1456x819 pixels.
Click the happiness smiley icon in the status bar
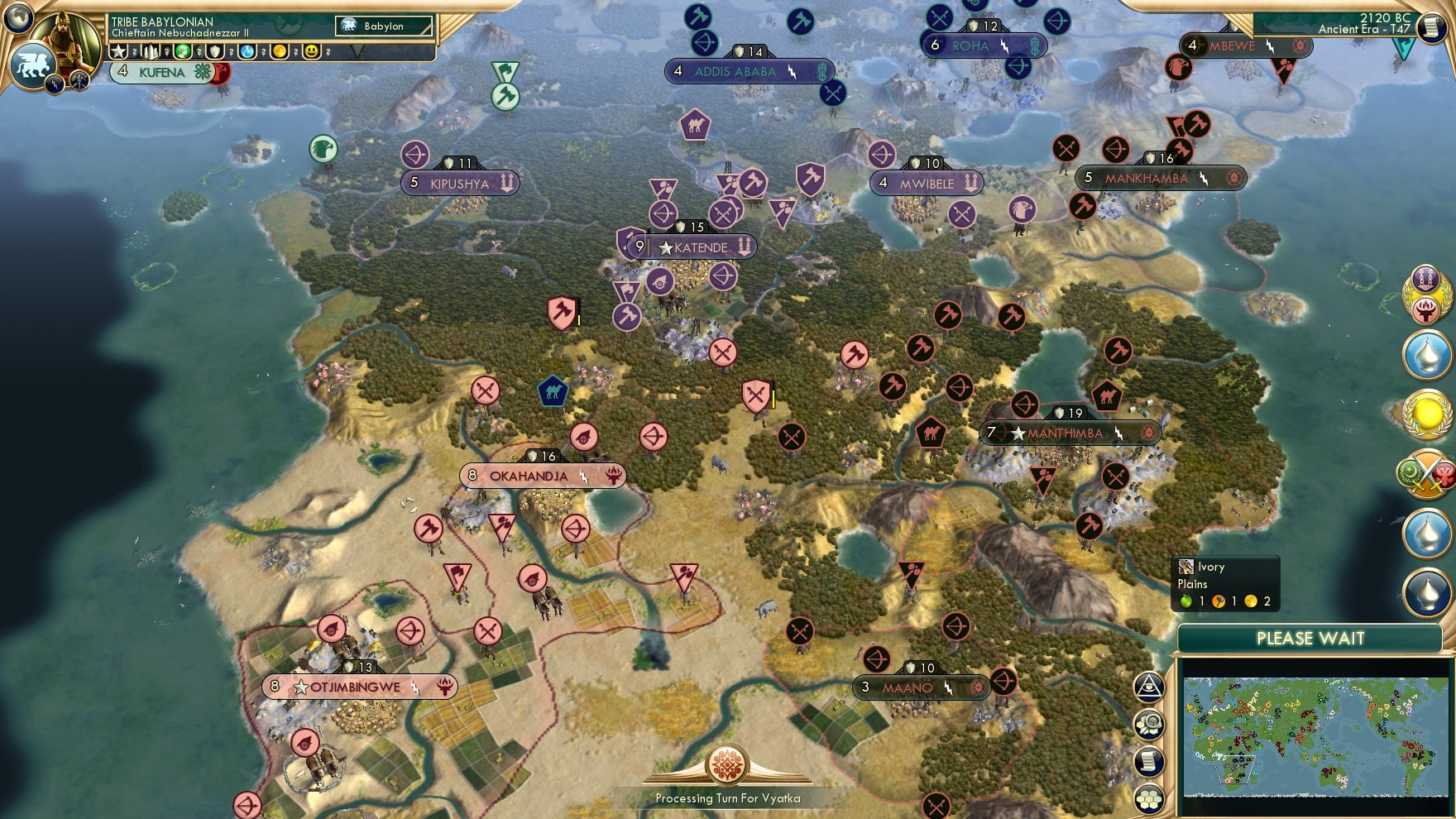click(312, 51)
